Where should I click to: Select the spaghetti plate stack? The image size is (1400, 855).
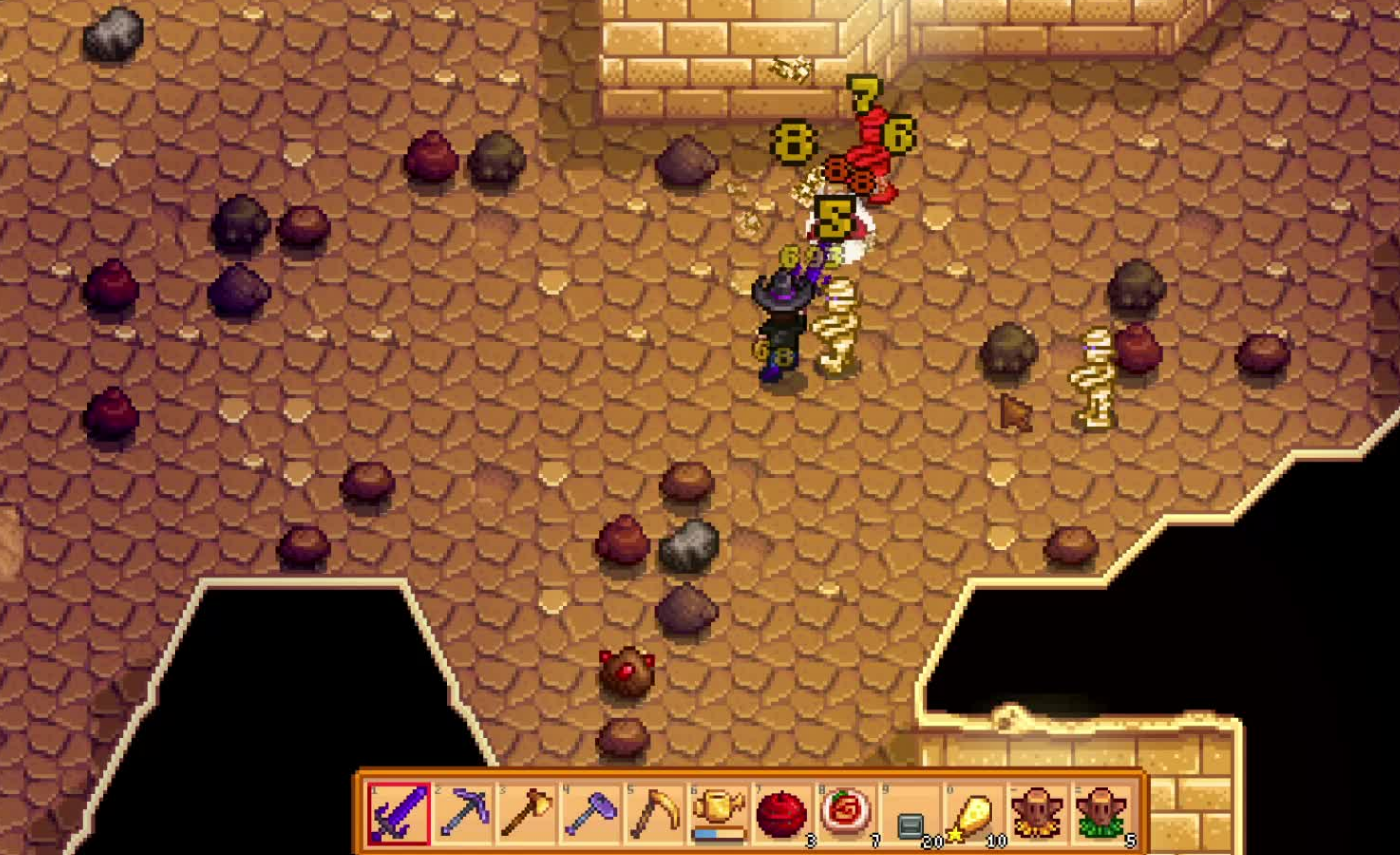pyautogui.click(x=846, y=812)
